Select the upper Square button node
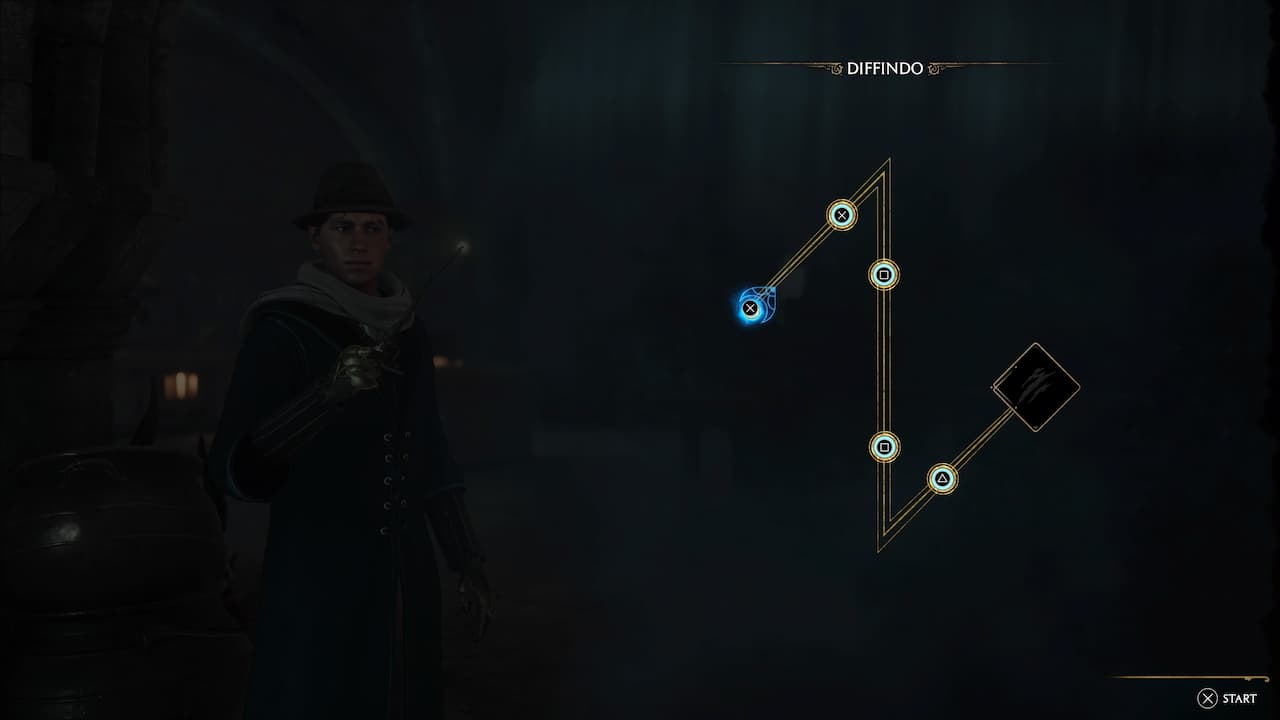This screenshot has height=720, width=1280. tap(884, 275)
